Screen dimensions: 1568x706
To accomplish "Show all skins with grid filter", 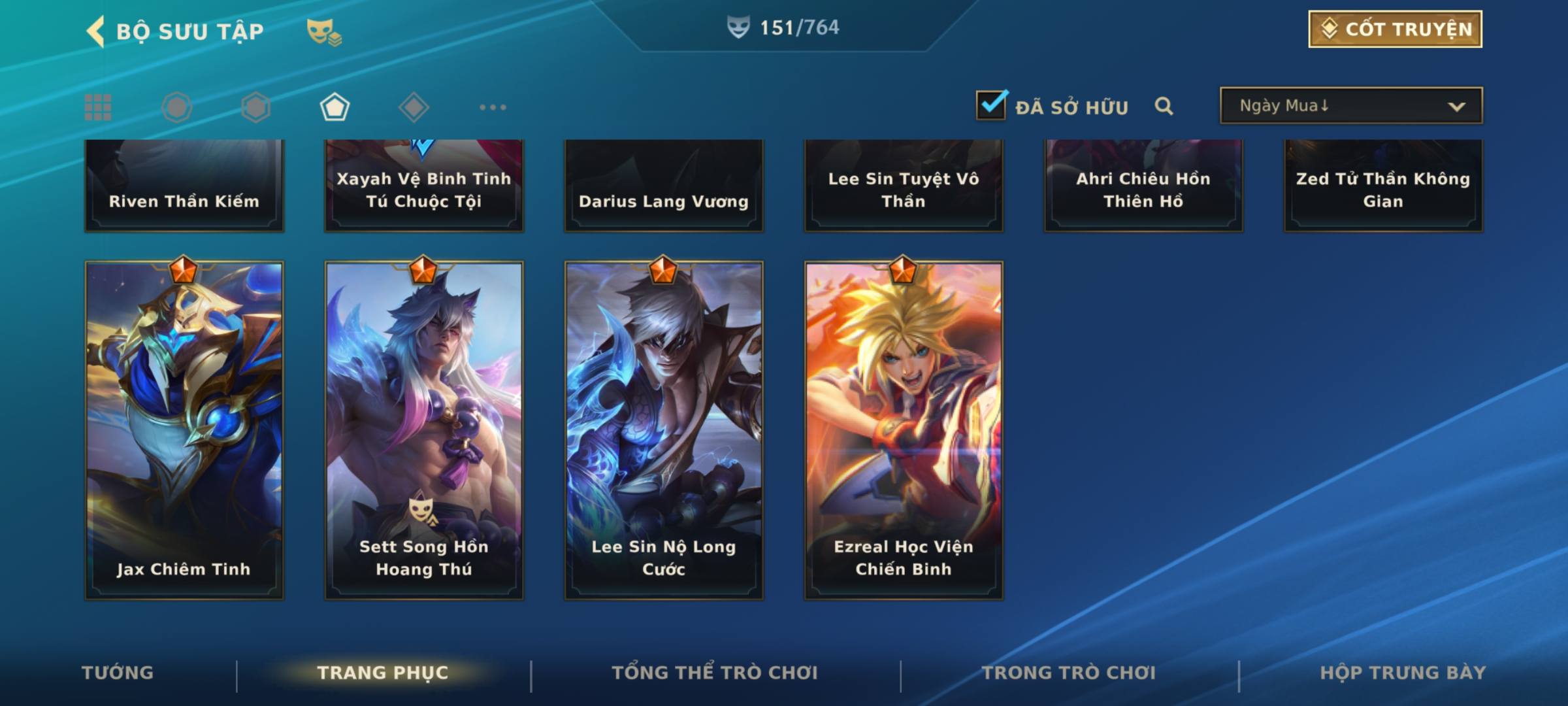I will pos(98,107).
